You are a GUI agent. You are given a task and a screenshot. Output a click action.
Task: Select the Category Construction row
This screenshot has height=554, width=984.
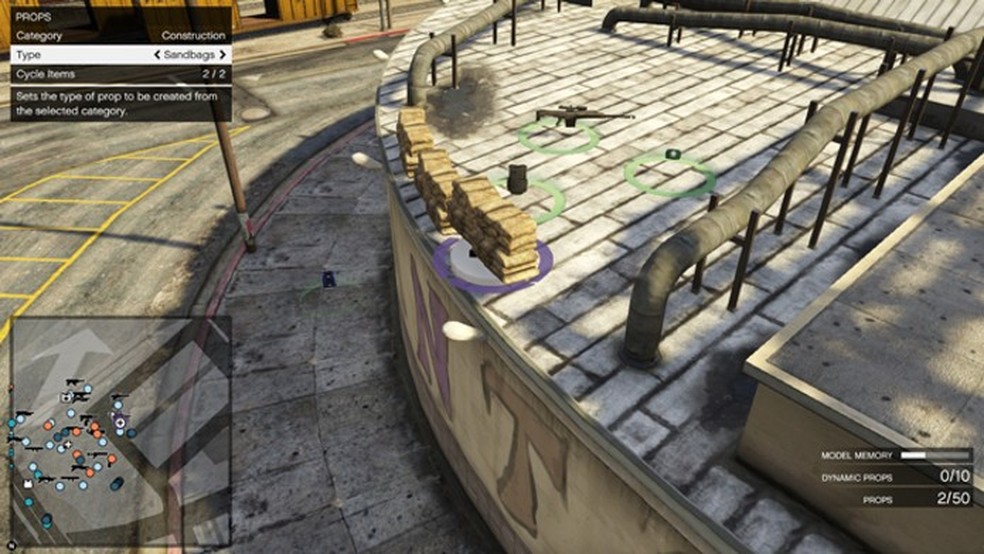pyautogui.click(x=120, y=36)
